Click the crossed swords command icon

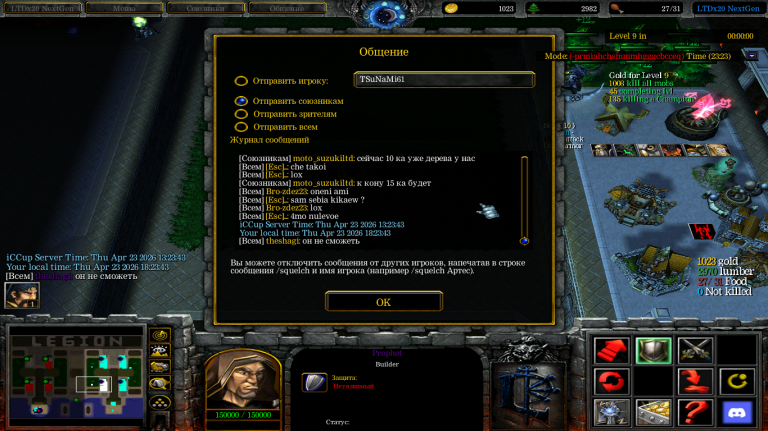pos(694,350)
